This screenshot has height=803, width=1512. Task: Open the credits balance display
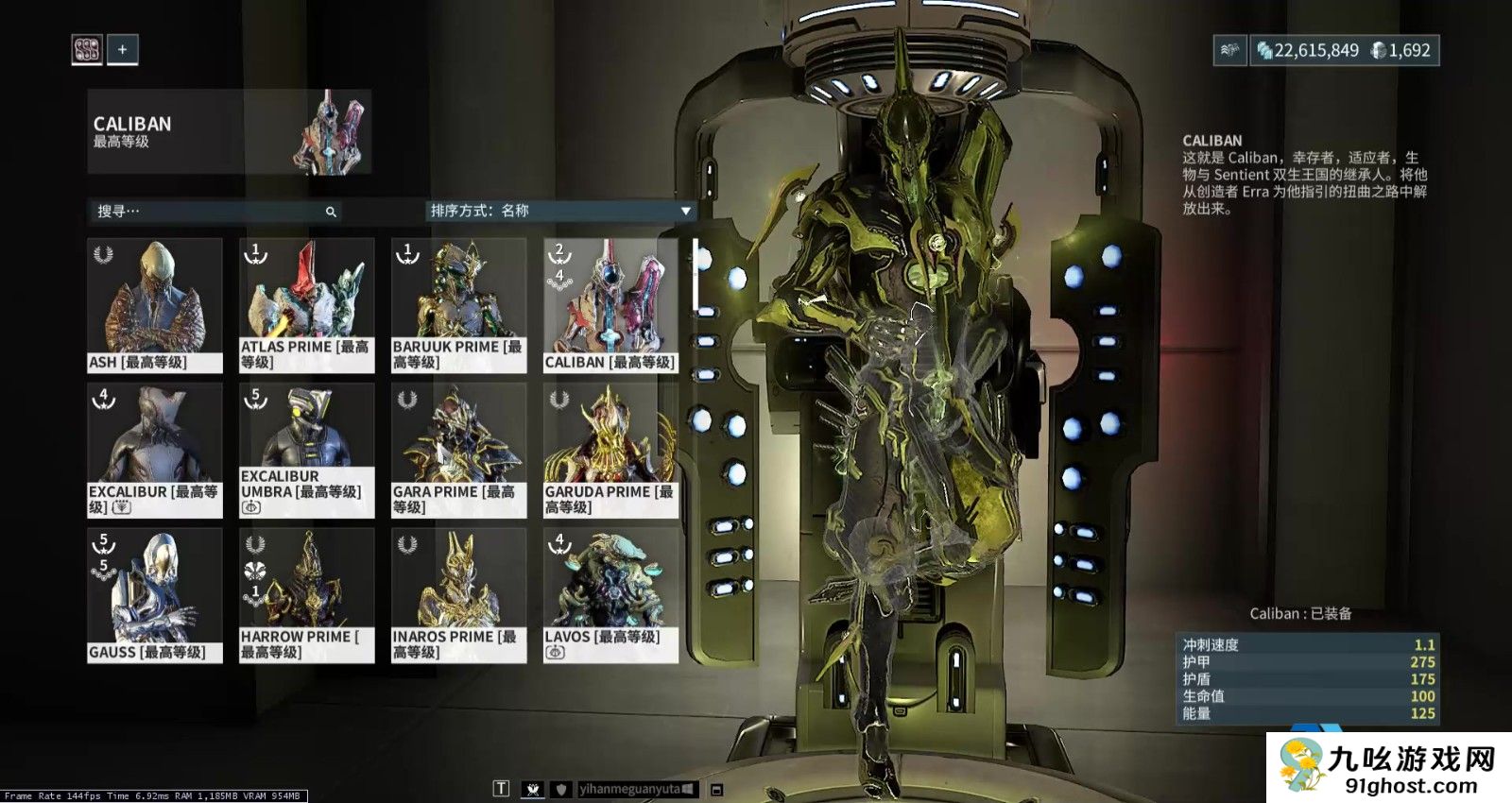(1308, 50)
